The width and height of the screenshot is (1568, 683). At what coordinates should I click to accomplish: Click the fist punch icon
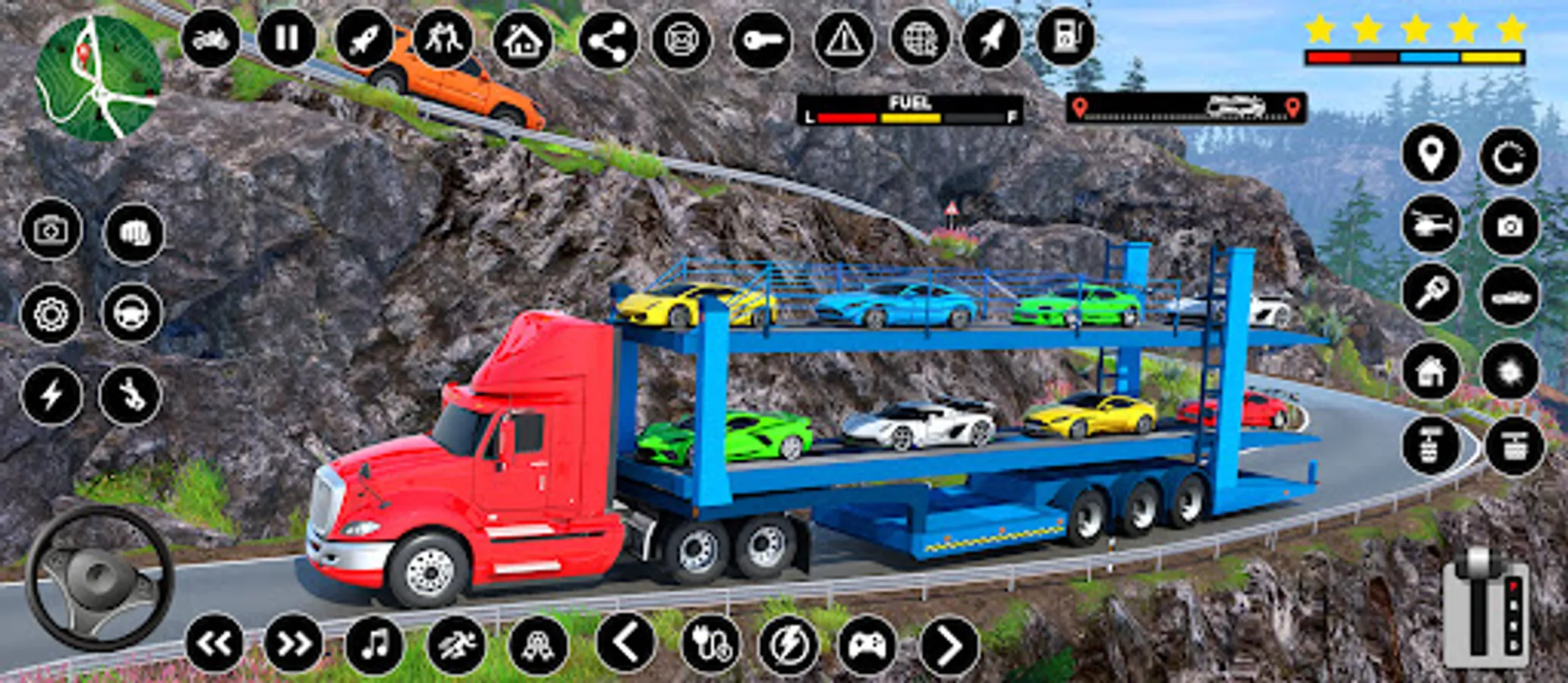pos(134,233)
